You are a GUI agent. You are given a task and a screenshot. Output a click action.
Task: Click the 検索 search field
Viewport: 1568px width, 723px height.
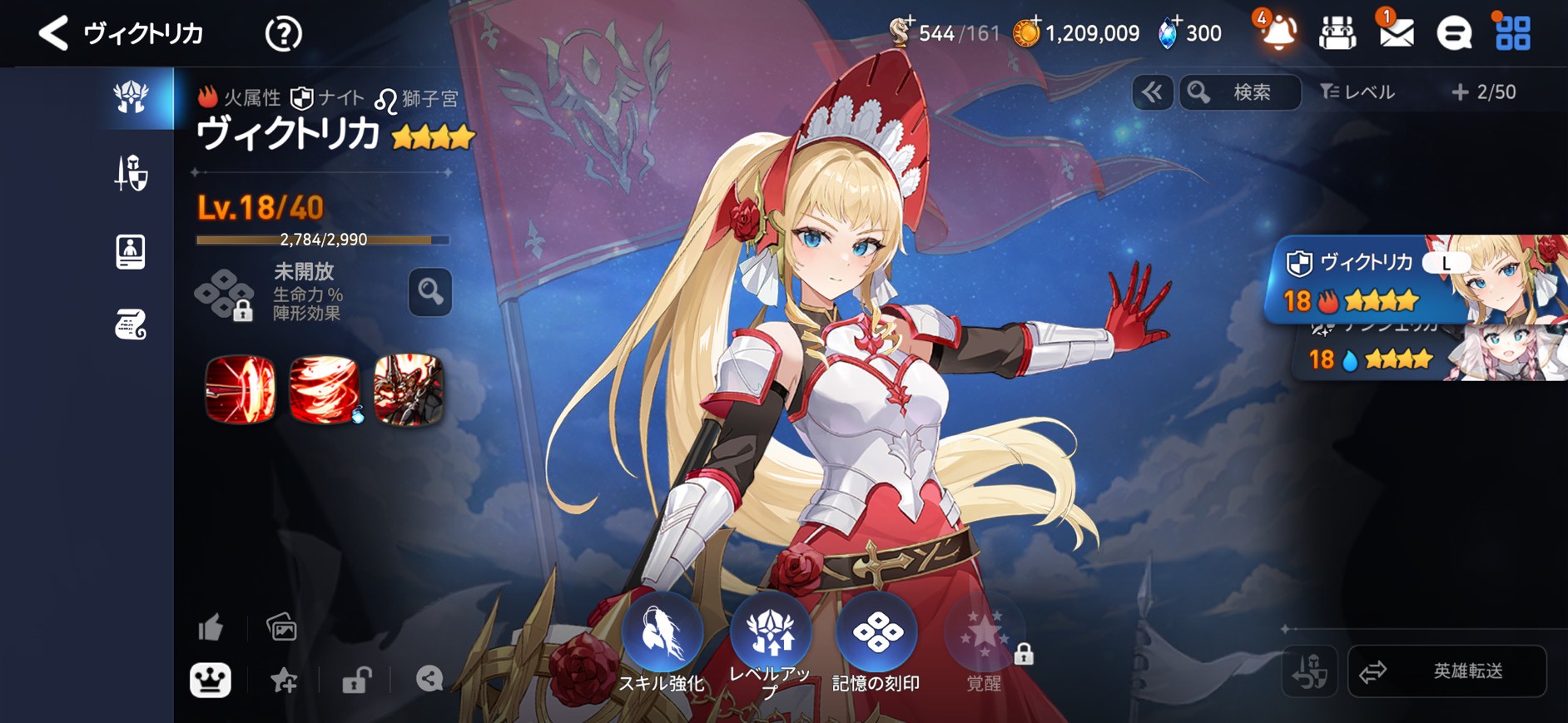(x=1240, y=92)
